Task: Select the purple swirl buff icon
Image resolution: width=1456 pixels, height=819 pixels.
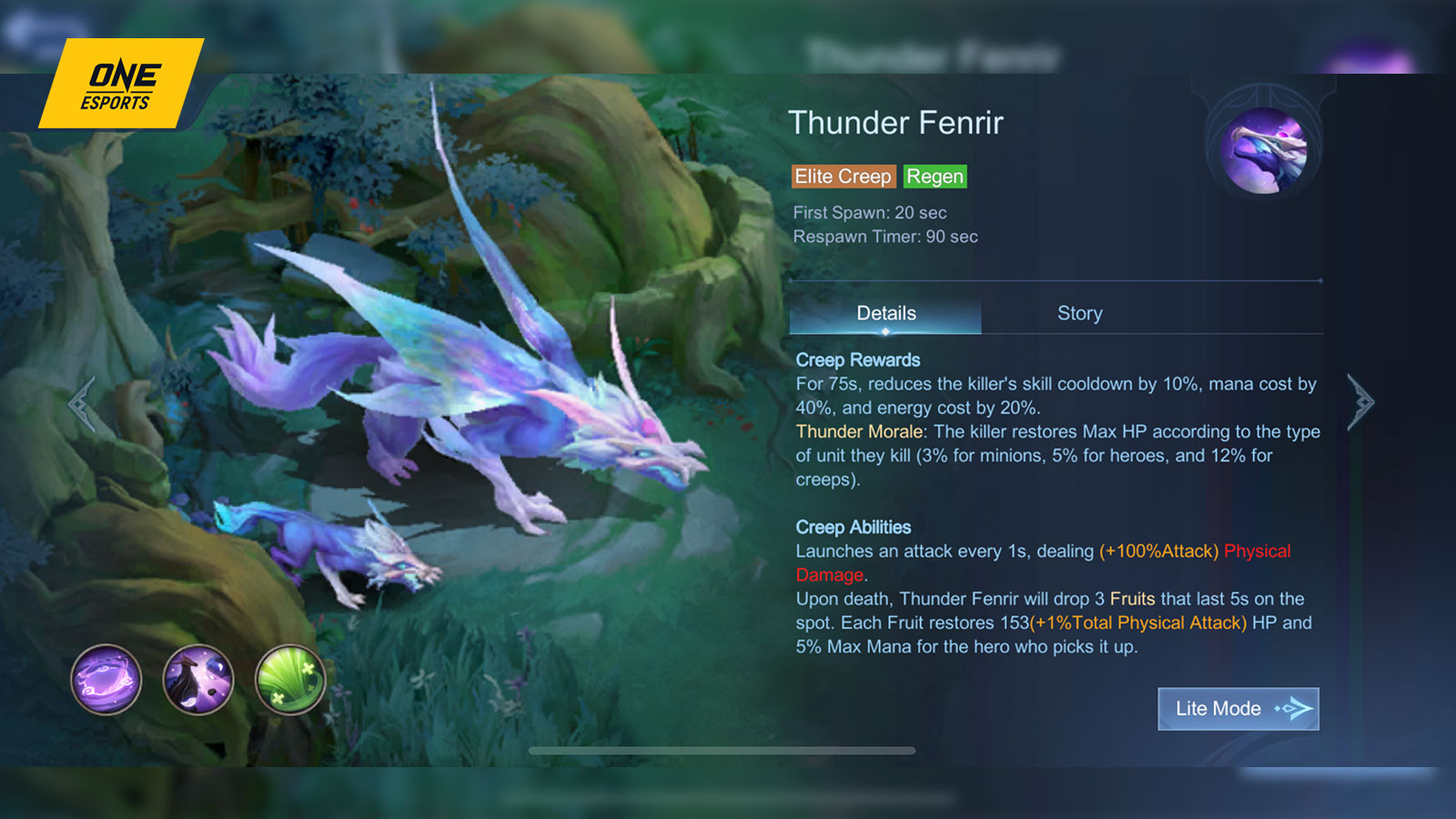Action: [106, 680]
